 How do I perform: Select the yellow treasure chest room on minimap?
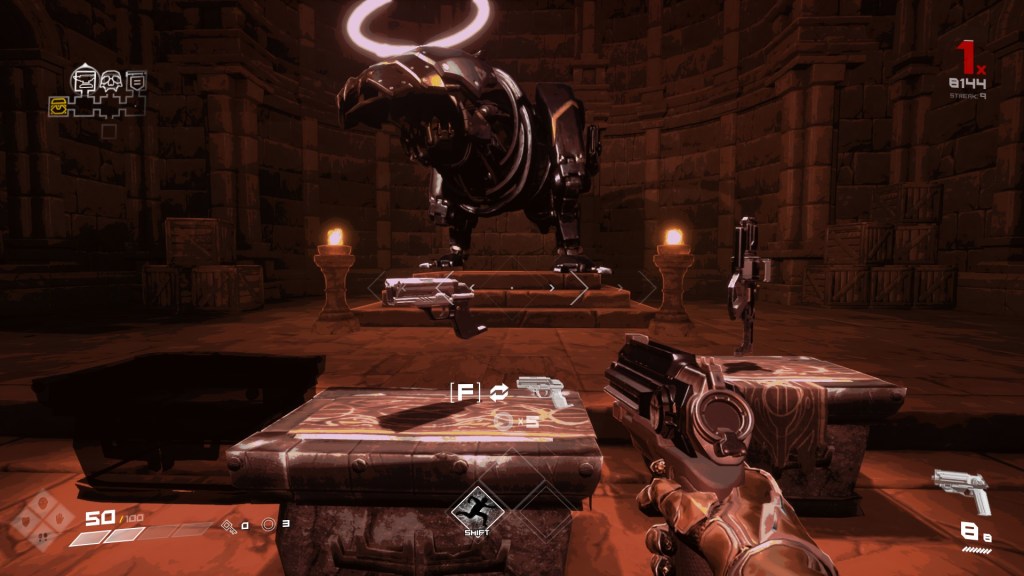tap(58, 103)
